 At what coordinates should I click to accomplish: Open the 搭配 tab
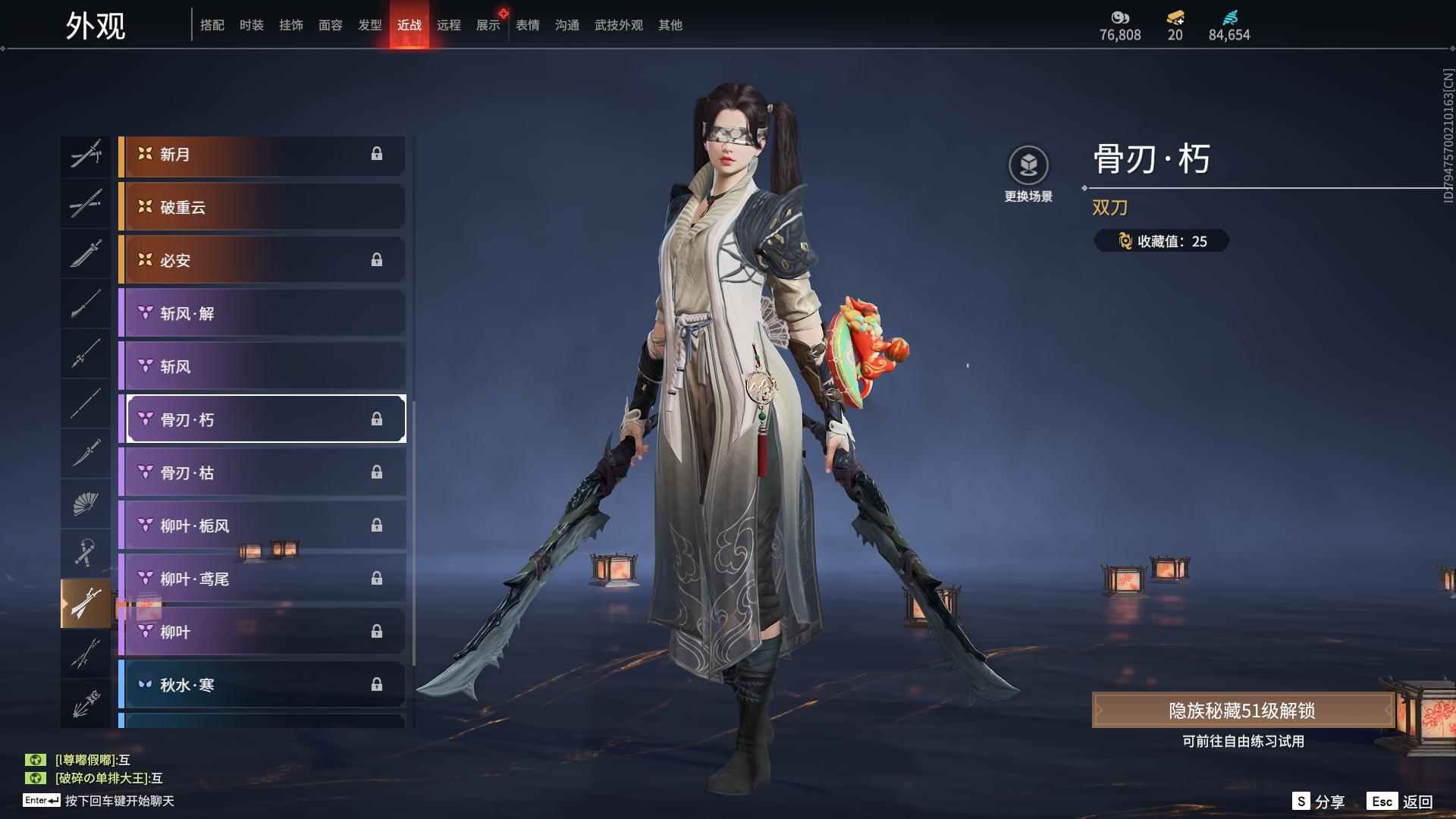coord(212,25)
